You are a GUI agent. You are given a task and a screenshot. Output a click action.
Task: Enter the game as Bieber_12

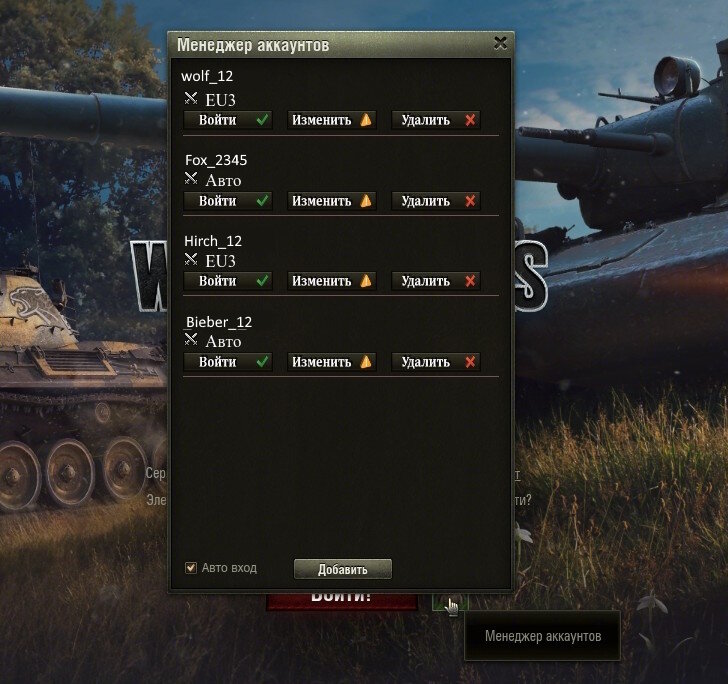pyautogui.click(x=228, y=362)
